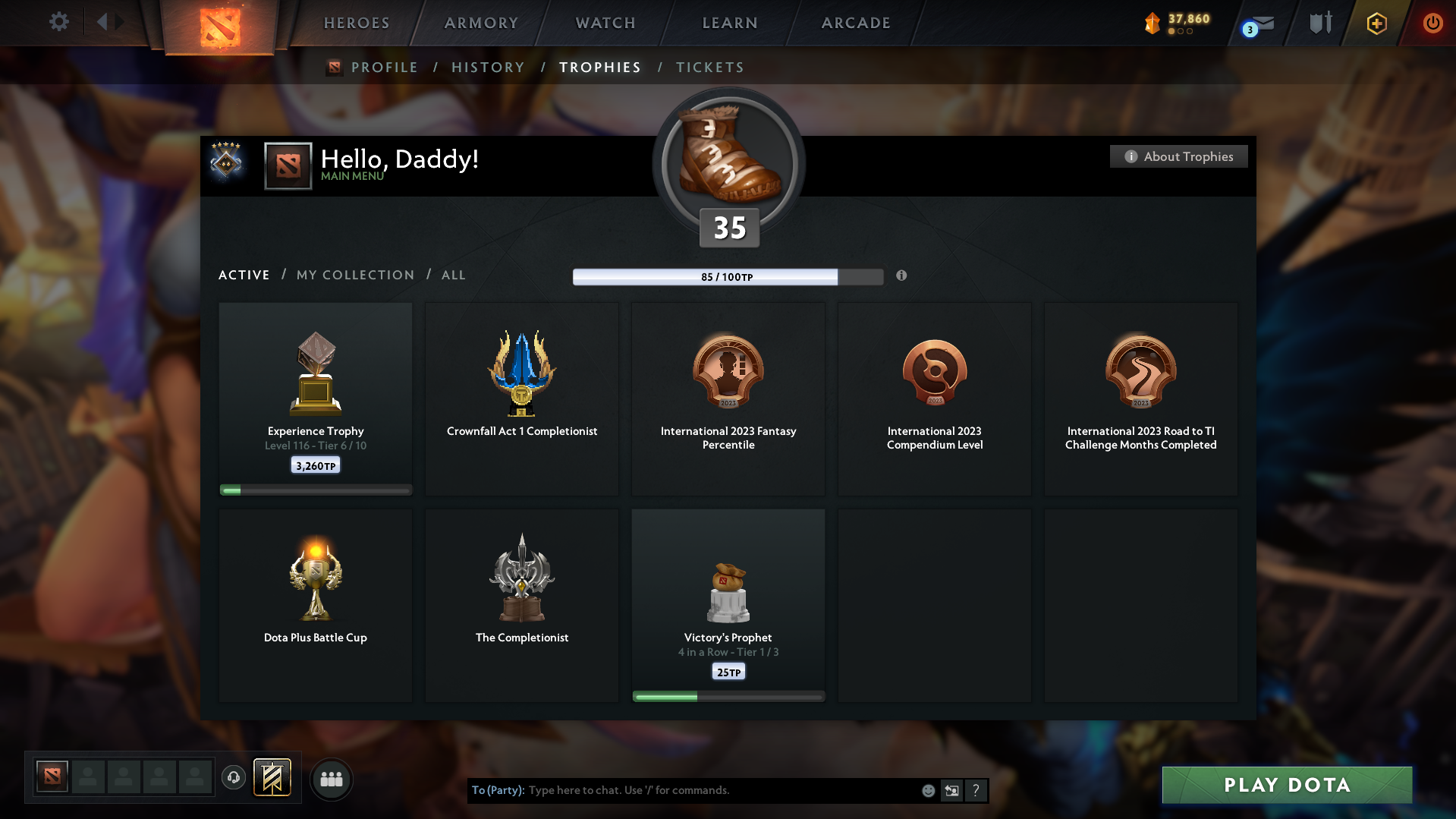Open the chat help question mark
The height and width of the screenshot is (819, 1456).
[976, 790]
